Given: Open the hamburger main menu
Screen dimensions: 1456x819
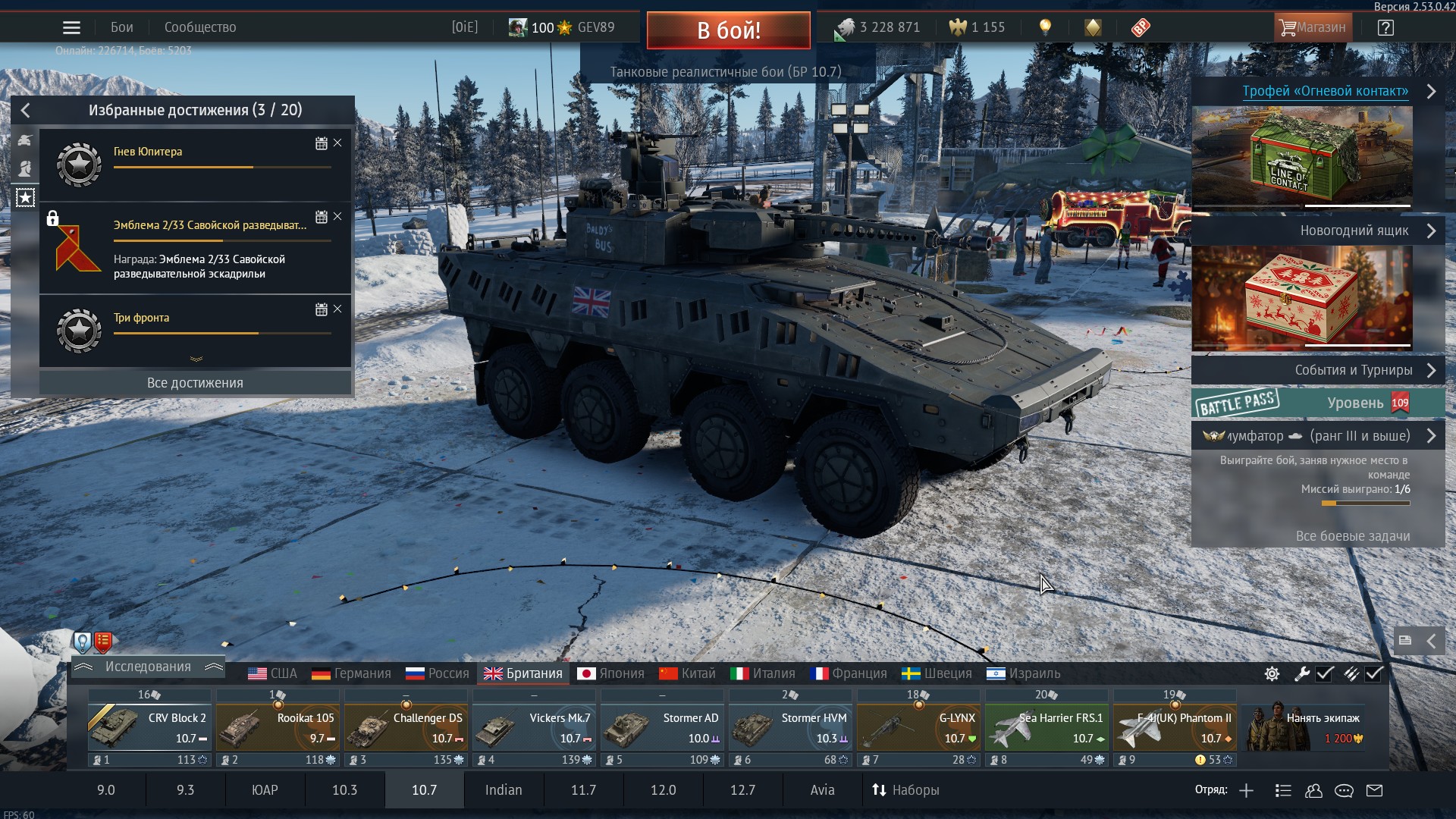Looking at the screenshot, I should (71, 28).
